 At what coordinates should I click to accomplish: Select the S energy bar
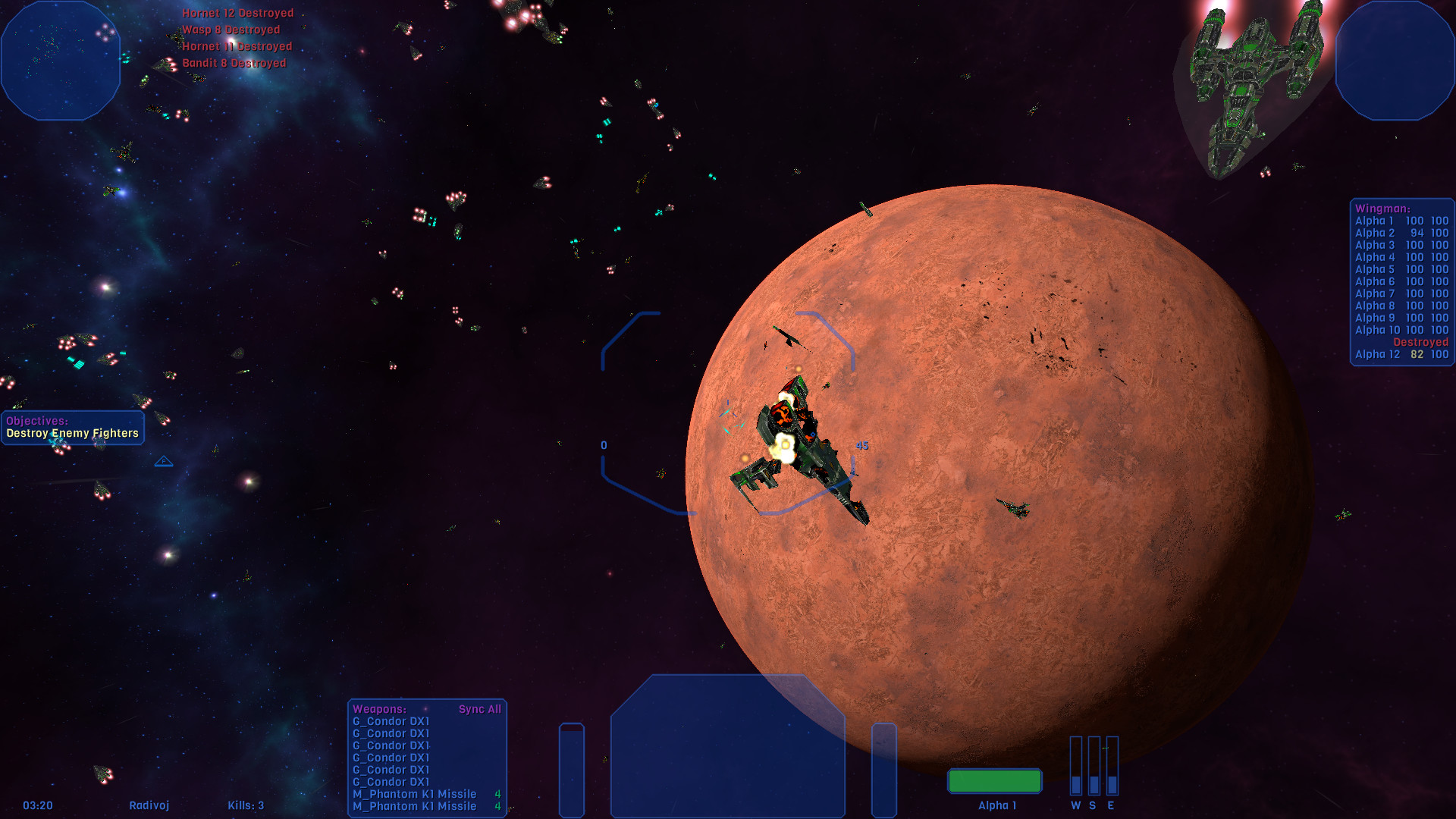pos(1094,766)
